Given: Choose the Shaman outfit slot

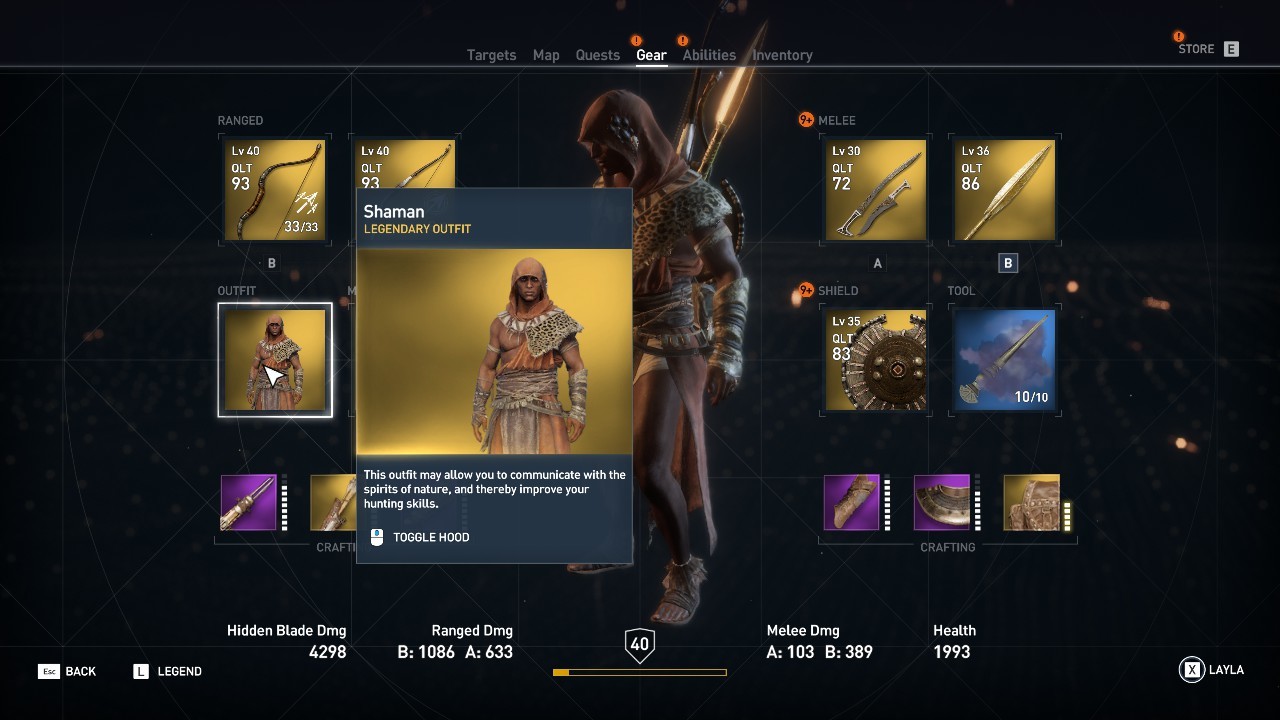Looking at the screenshot, I should (x=275, y=360).
